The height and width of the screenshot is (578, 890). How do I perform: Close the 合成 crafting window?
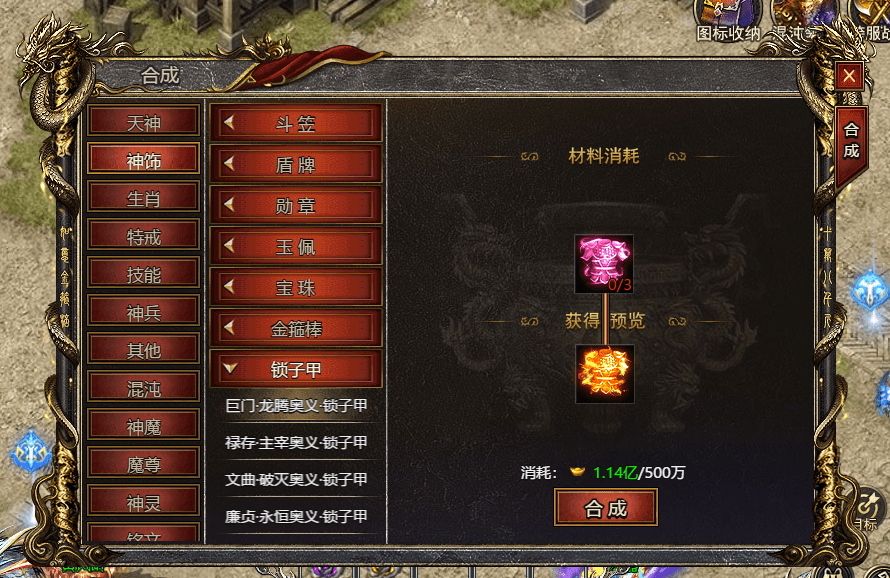point(849,76)
